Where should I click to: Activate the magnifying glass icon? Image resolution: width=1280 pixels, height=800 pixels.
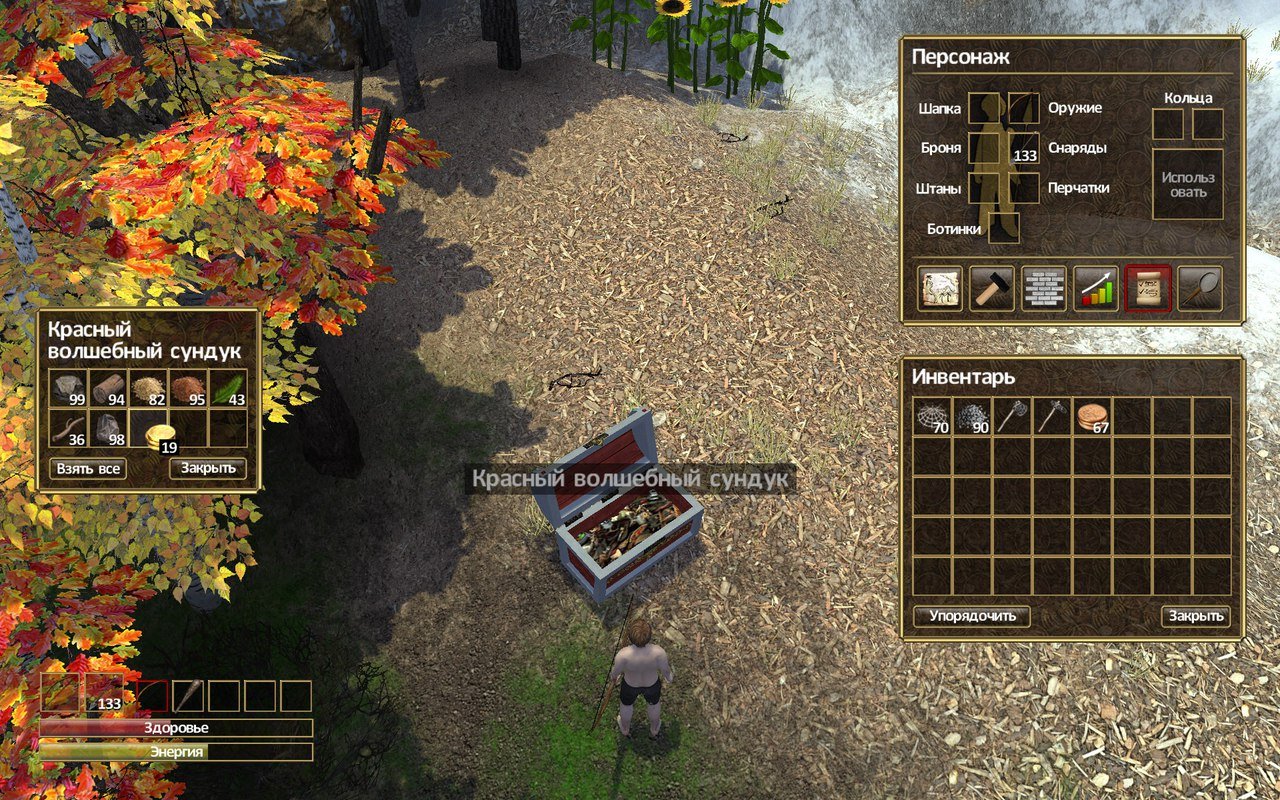1200,288
